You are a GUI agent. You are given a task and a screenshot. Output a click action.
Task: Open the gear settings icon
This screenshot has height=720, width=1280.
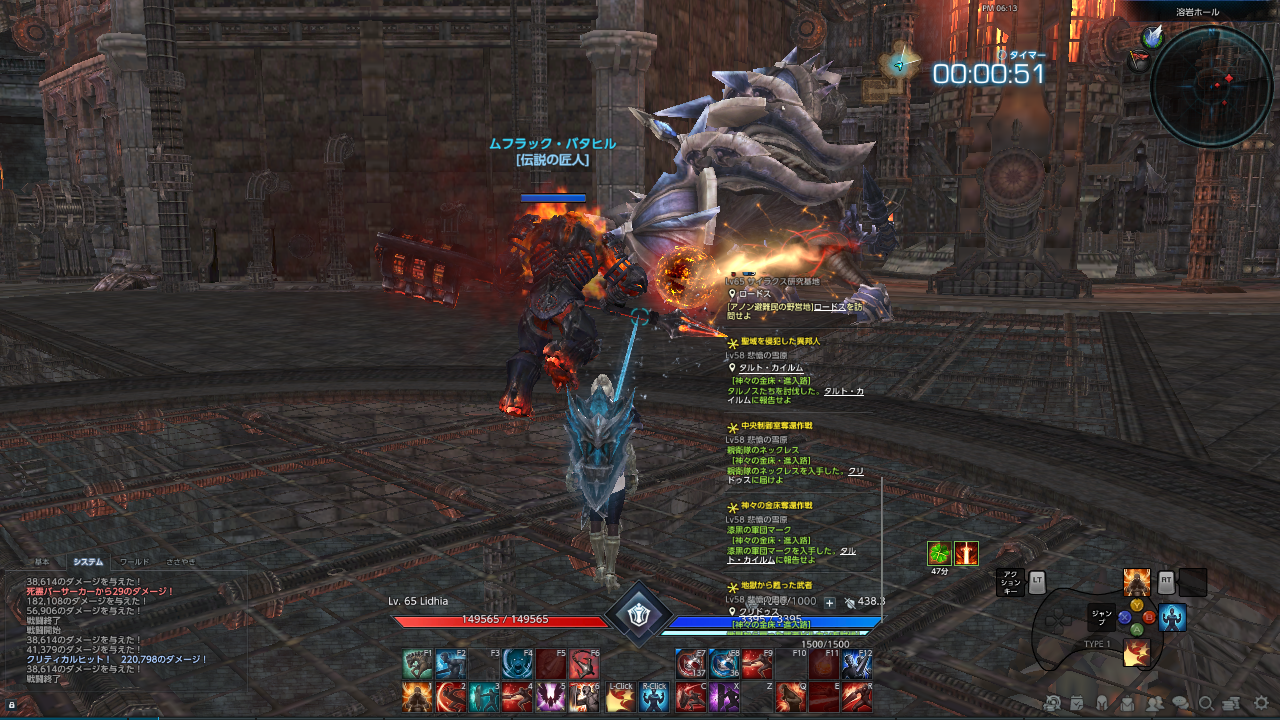[x=1261, y=703]
